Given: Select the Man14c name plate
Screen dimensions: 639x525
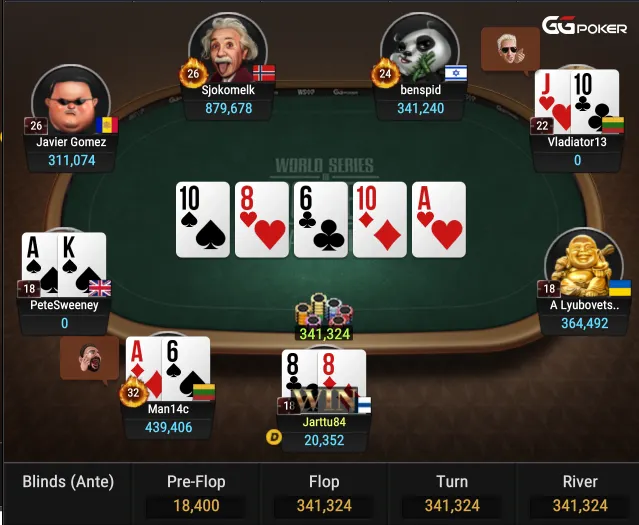Looking at the screenshot, I should click(169, 418).
